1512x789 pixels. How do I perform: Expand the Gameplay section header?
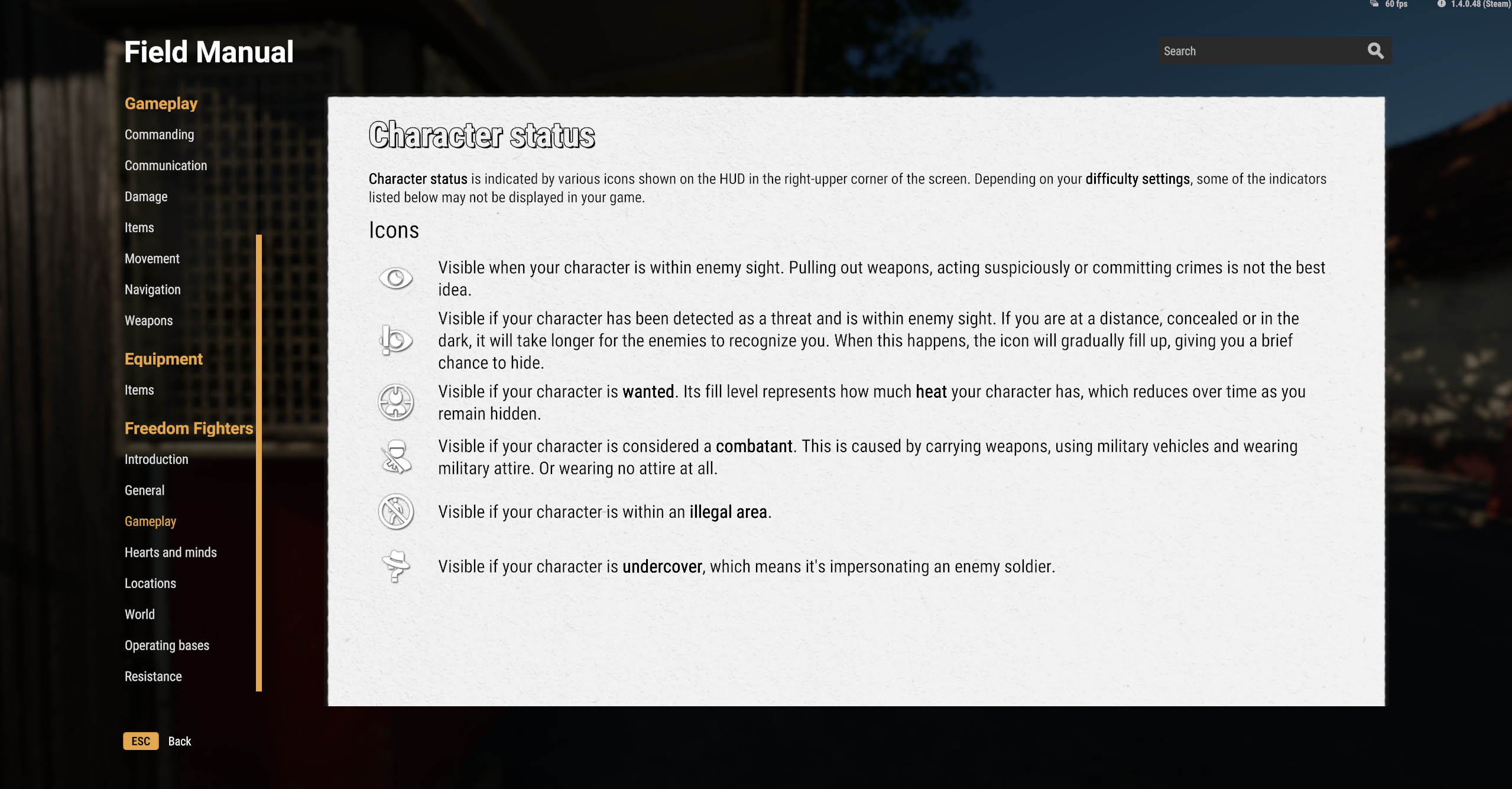coord(160,103)
